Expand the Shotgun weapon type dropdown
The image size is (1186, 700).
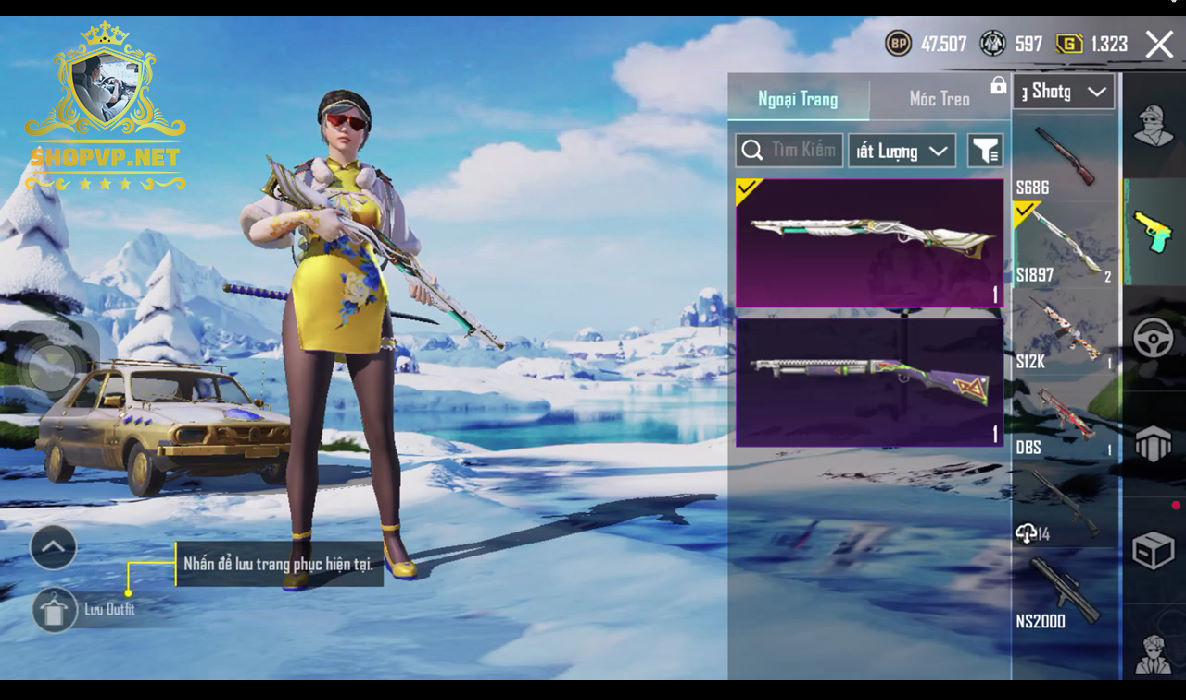[1064, 92]
